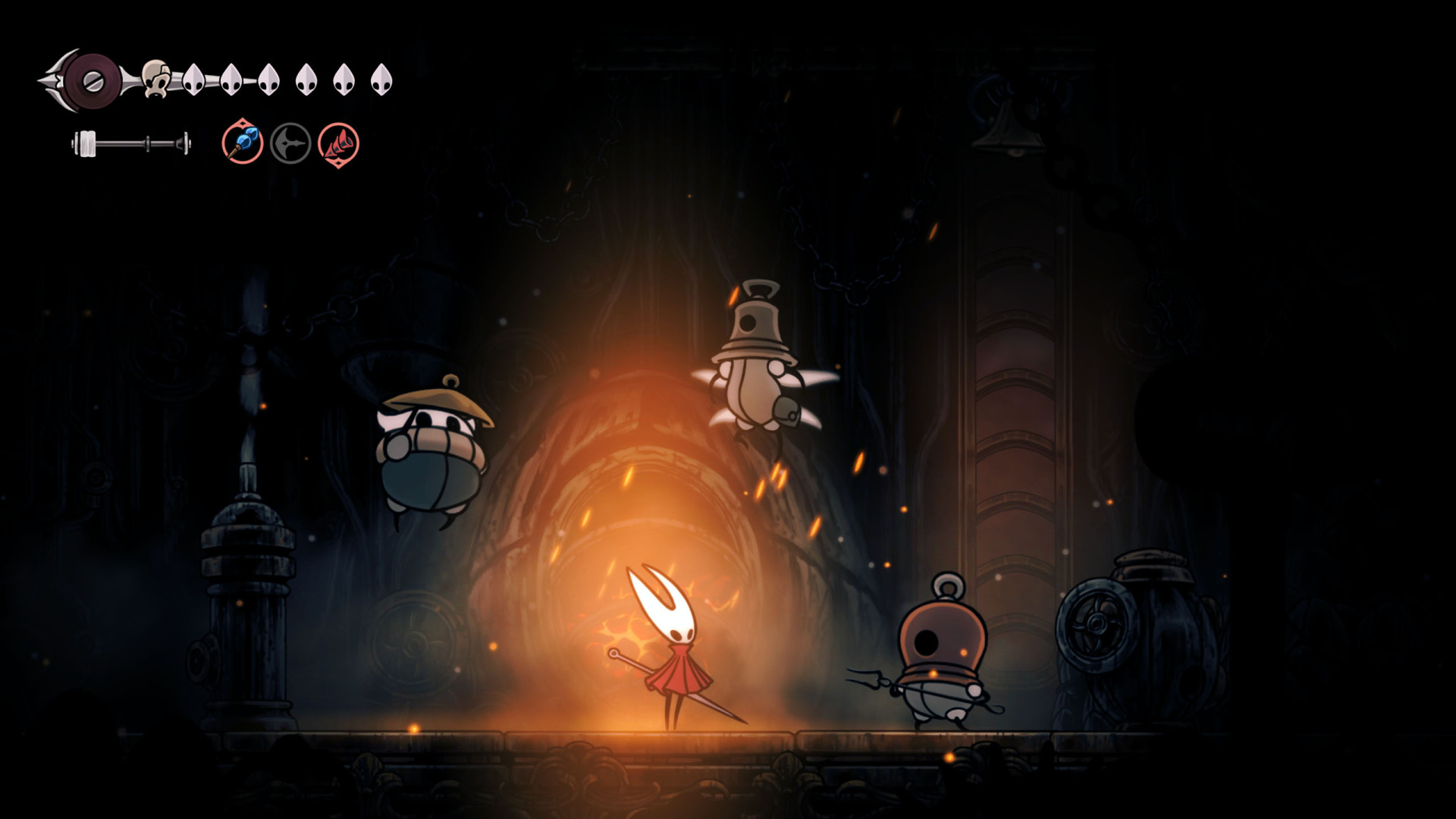Screen dimensions: 1456x819
Task: Select the blue flintstone tool icon
Action: click(243, 143)
